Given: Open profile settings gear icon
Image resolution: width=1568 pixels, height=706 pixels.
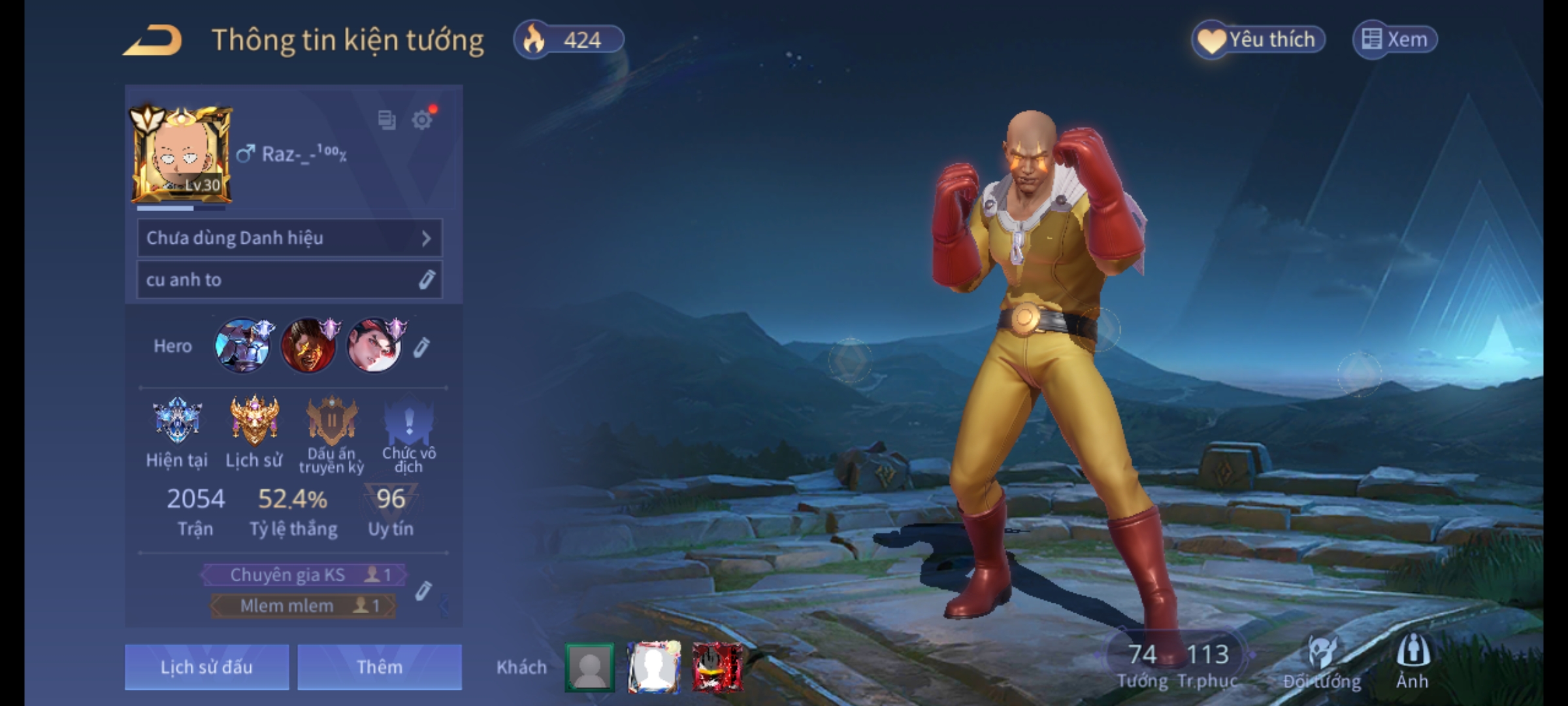Looking at the screenshot, I should click(x=422, y=120).
